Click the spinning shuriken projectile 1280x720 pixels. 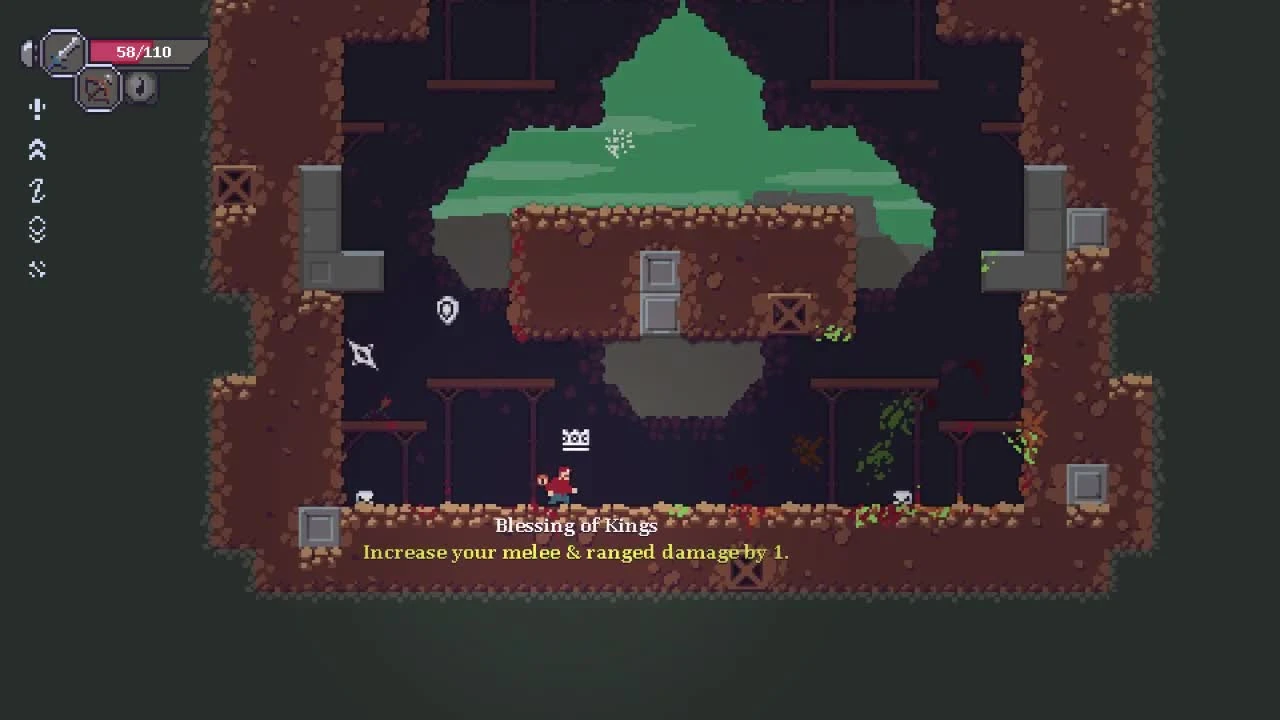pyautogui.click(x=363, y=355)
